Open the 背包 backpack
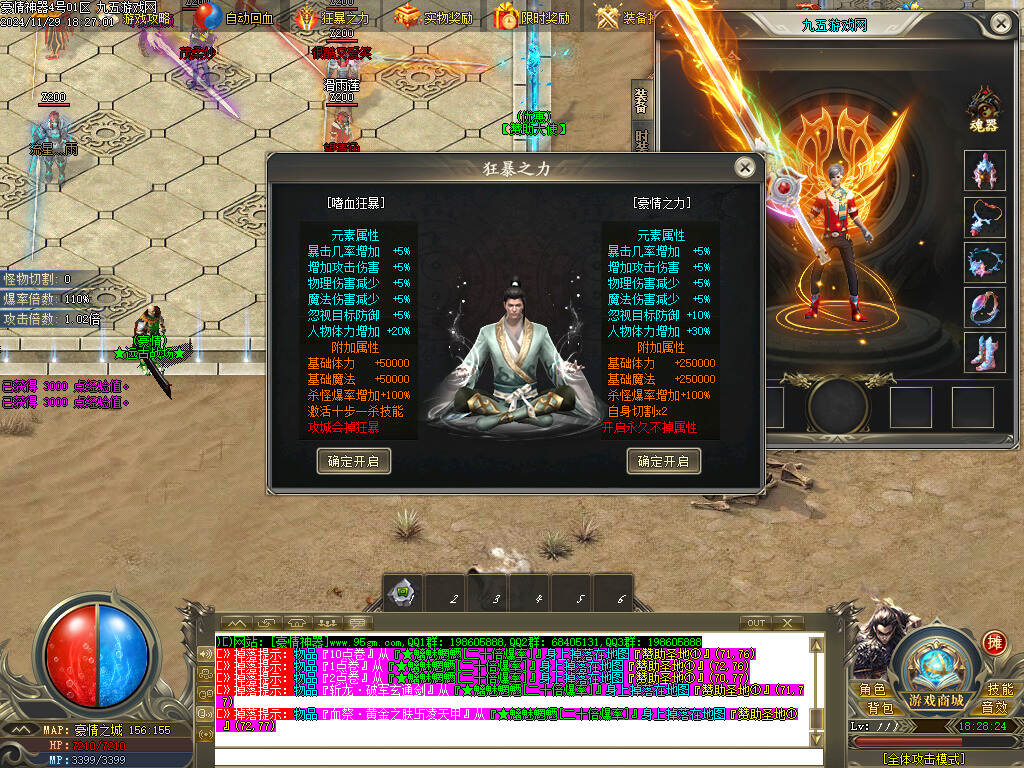The width and height of the screenshot is (1024, 768). [880, 708]
